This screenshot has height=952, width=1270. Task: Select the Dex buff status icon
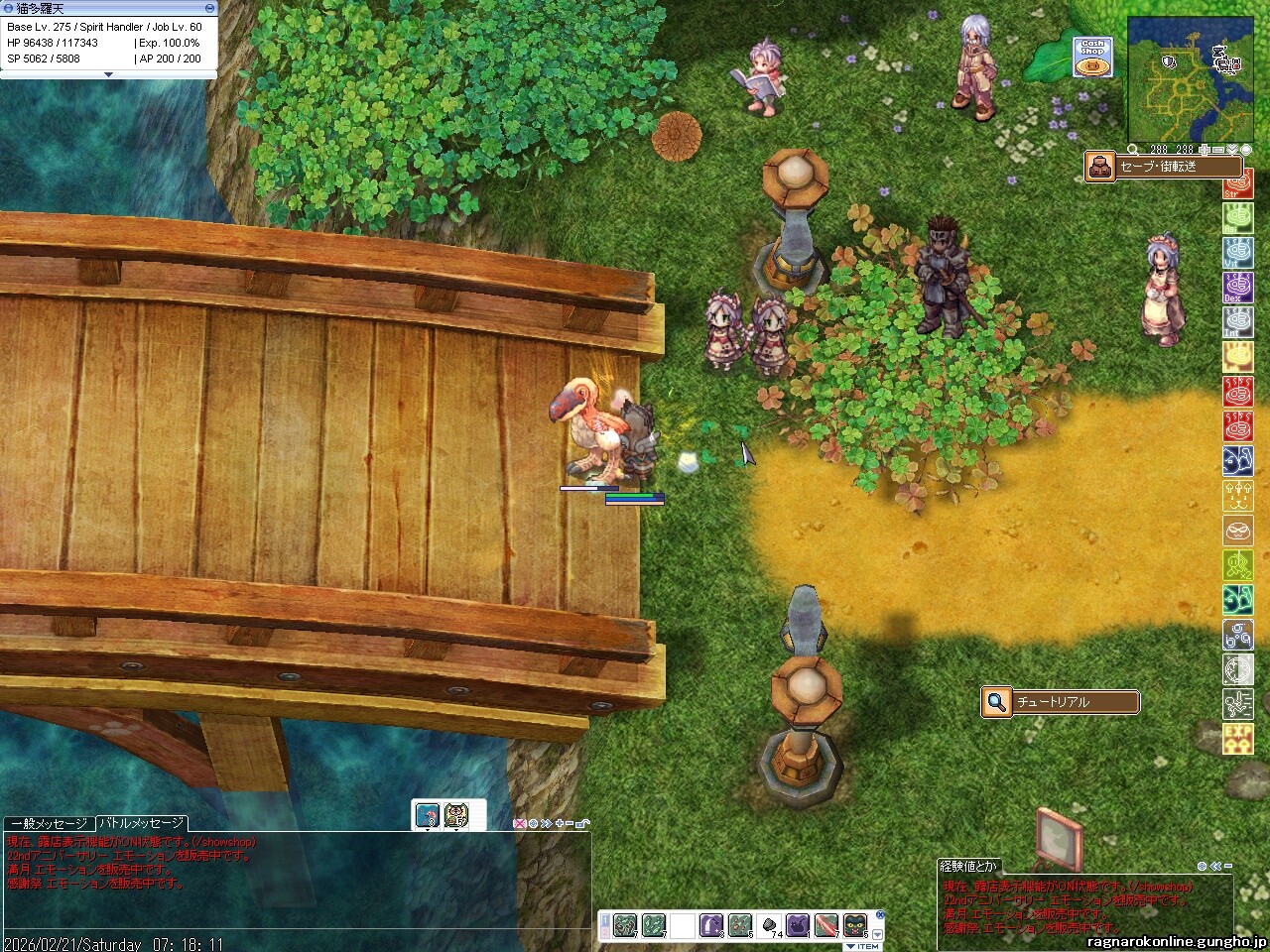click(1236, 288)
